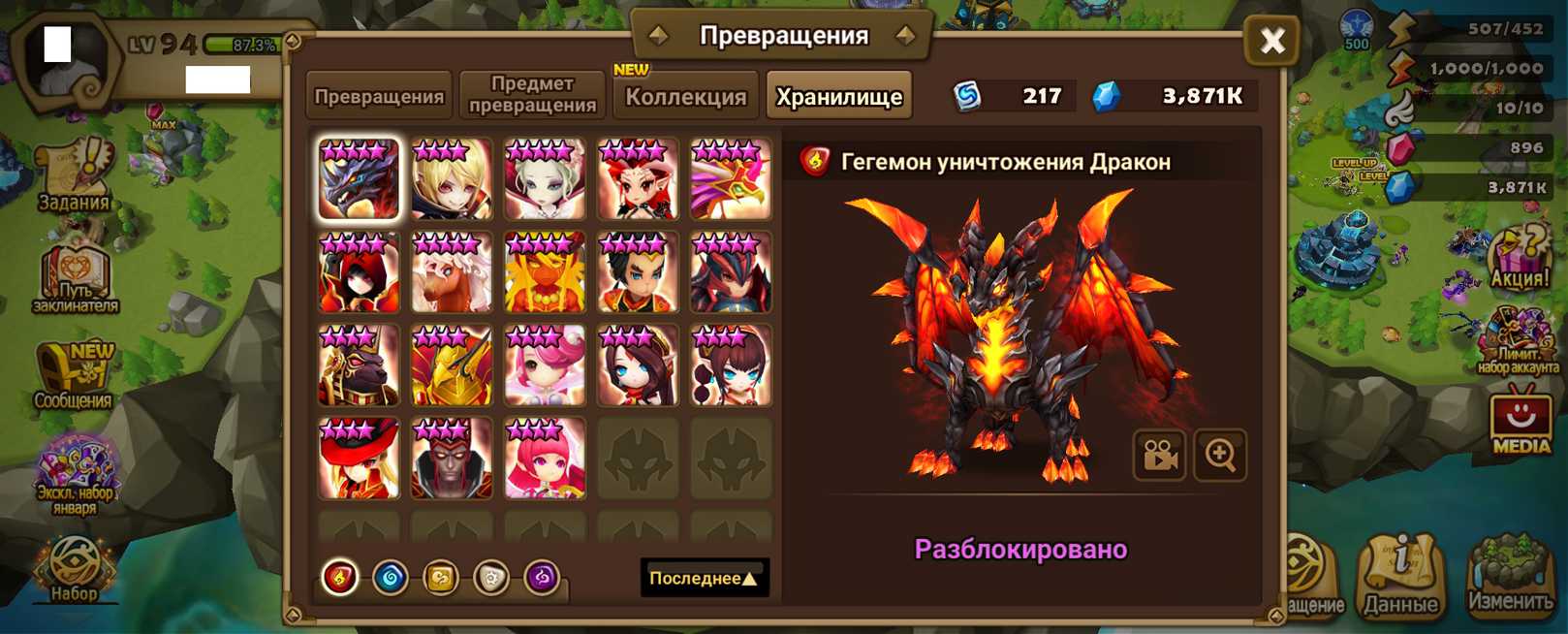1568x634 pixels.
Task: Close the Превращения window
Action: click(x=1271, y=40)
